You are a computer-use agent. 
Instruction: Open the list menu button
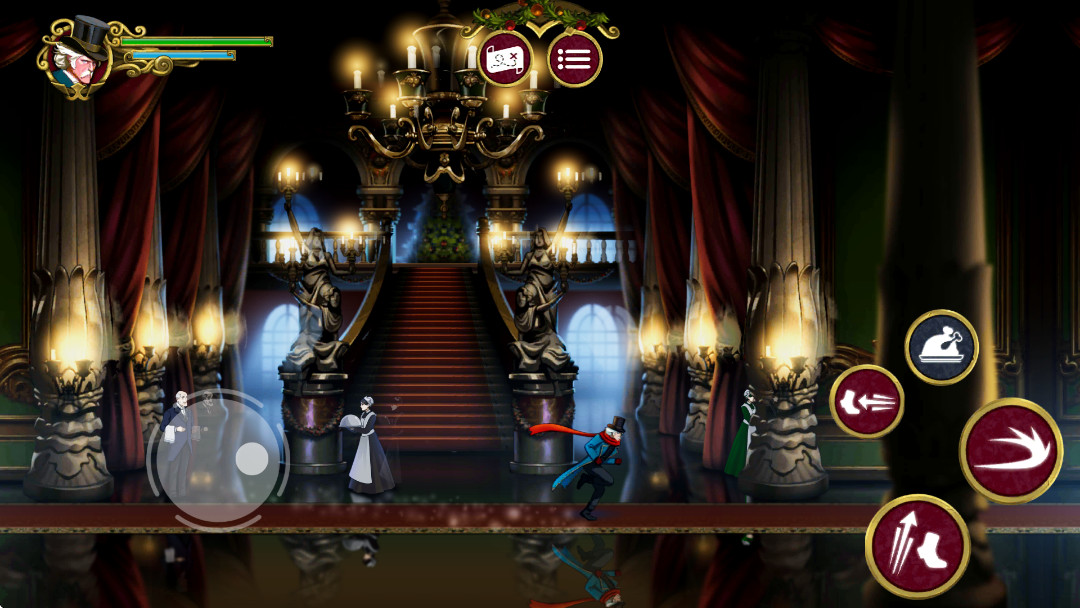point(575,60)
